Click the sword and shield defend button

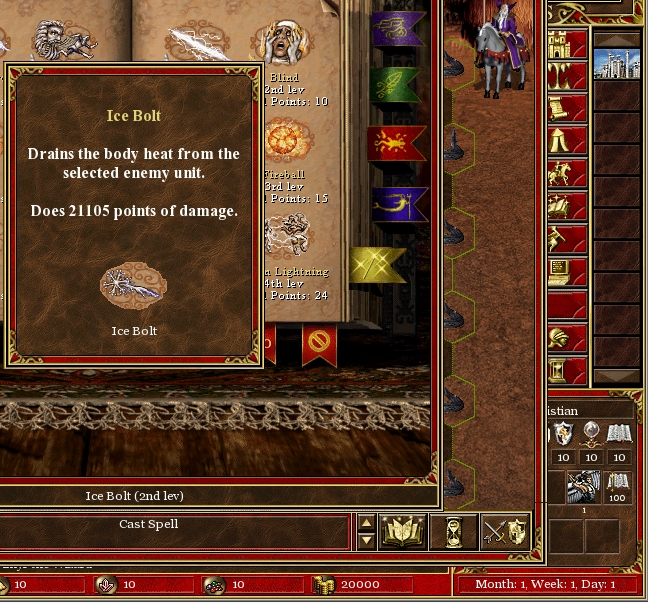point(504,531)
